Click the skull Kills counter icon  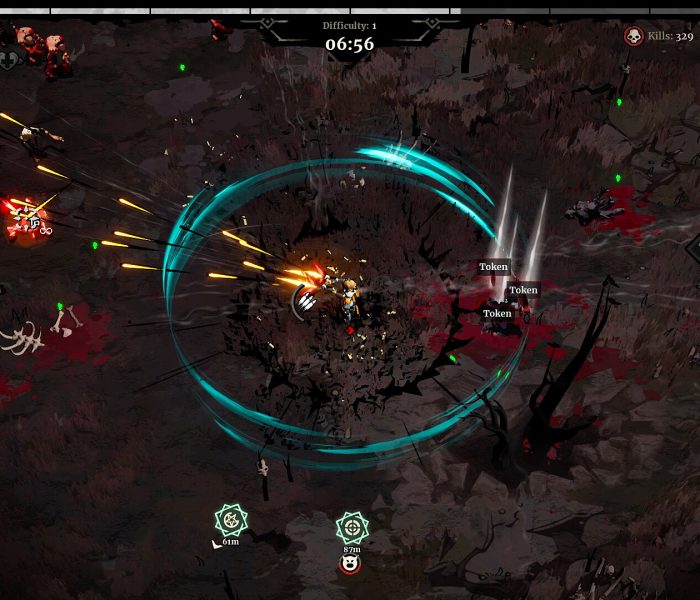click(633, 36)
